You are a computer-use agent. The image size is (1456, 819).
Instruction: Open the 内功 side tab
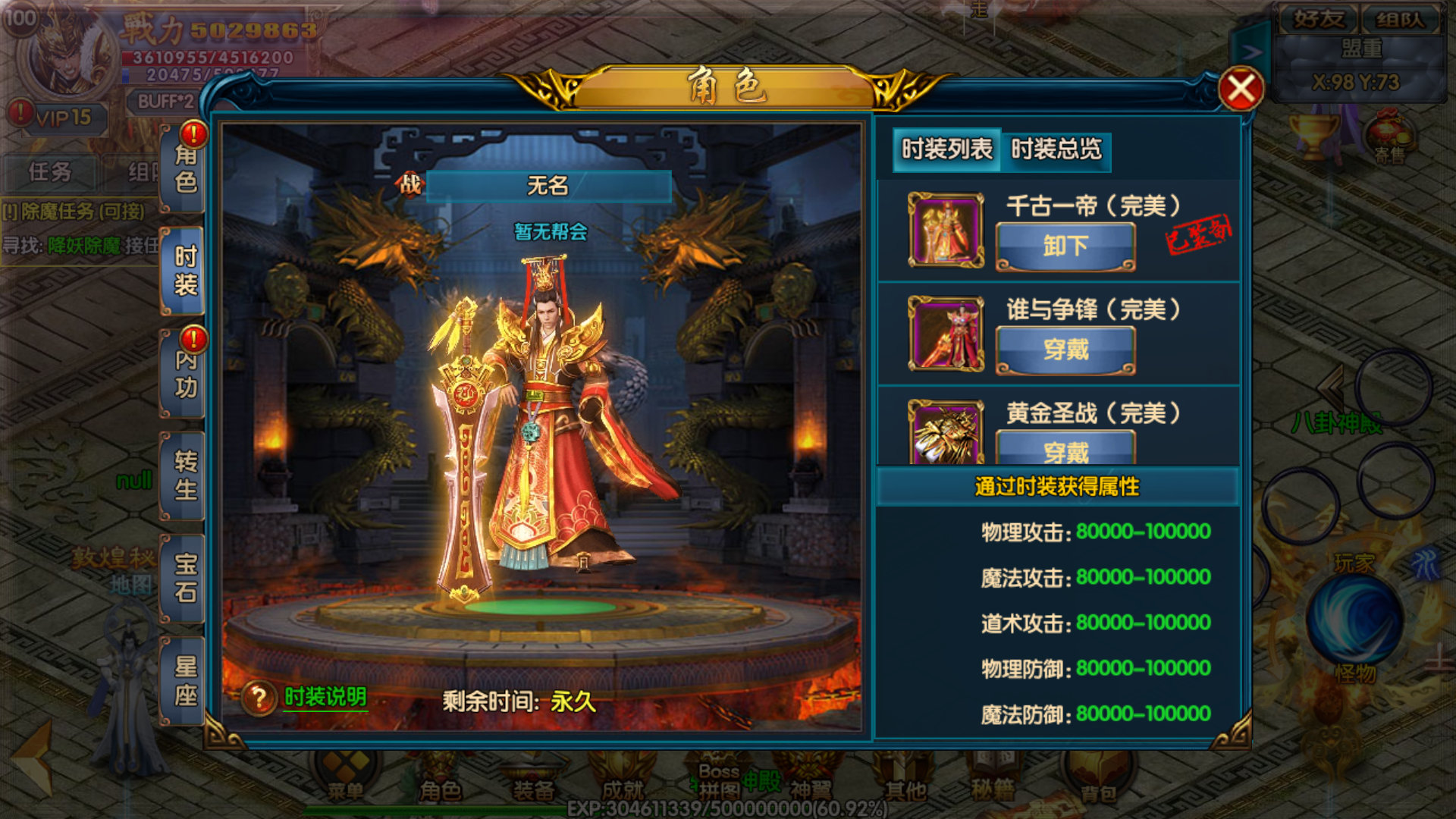tap(185, 374)
